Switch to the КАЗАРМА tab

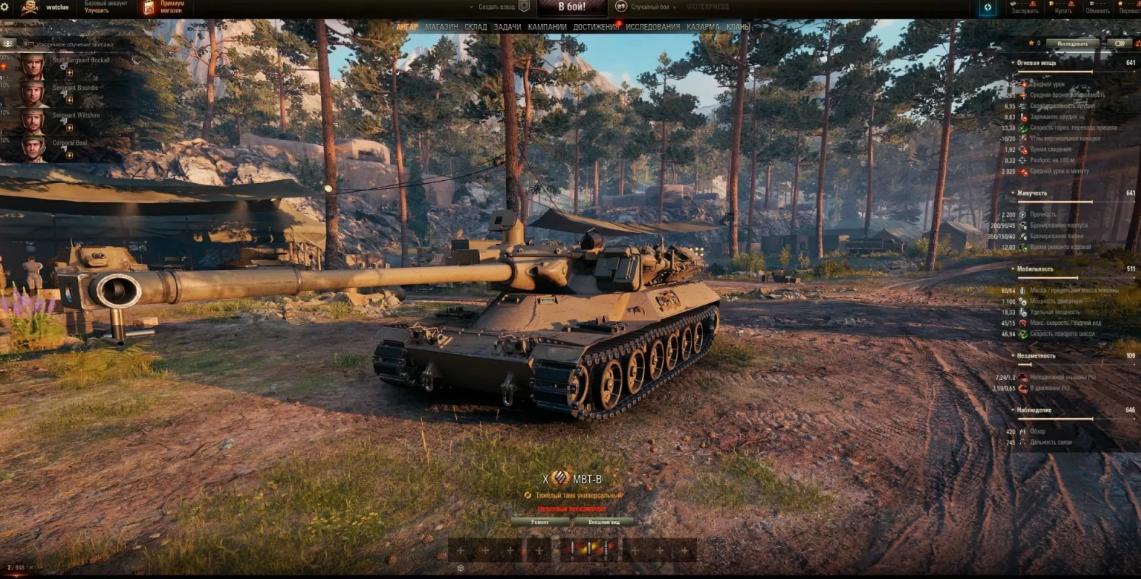click(703, 27)
